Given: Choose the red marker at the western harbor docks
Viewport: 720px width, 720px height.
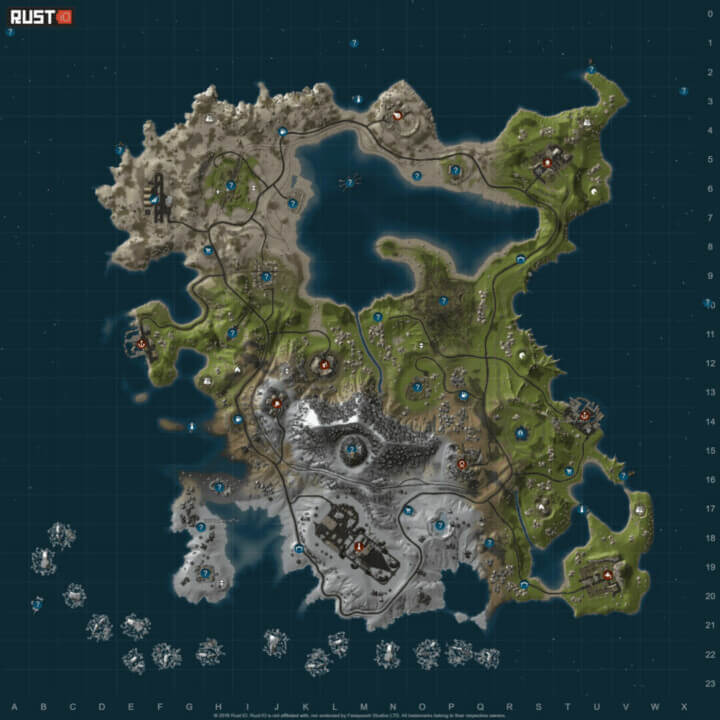Looking at the screenshot, I should pos(141,343).
